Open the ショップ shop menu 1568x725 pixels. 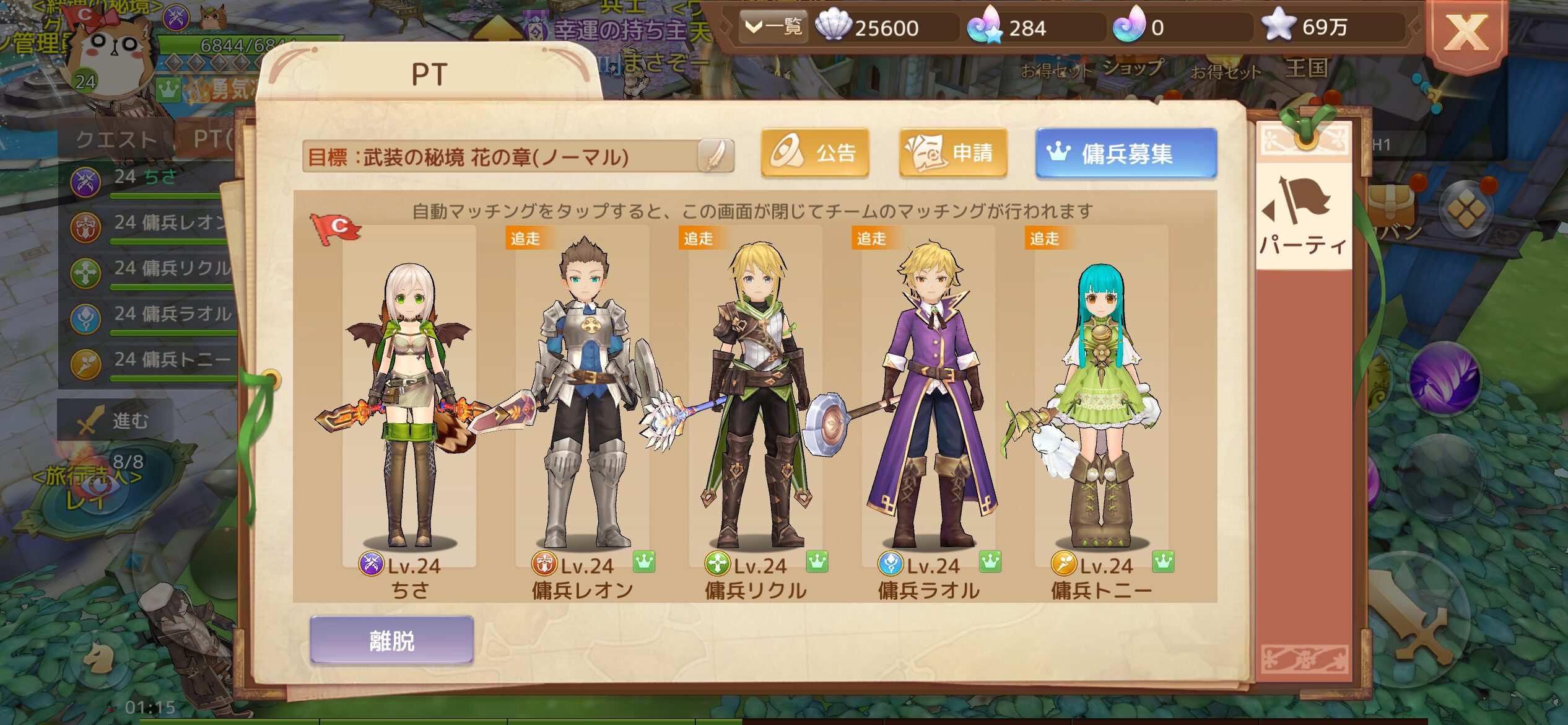1133,68
